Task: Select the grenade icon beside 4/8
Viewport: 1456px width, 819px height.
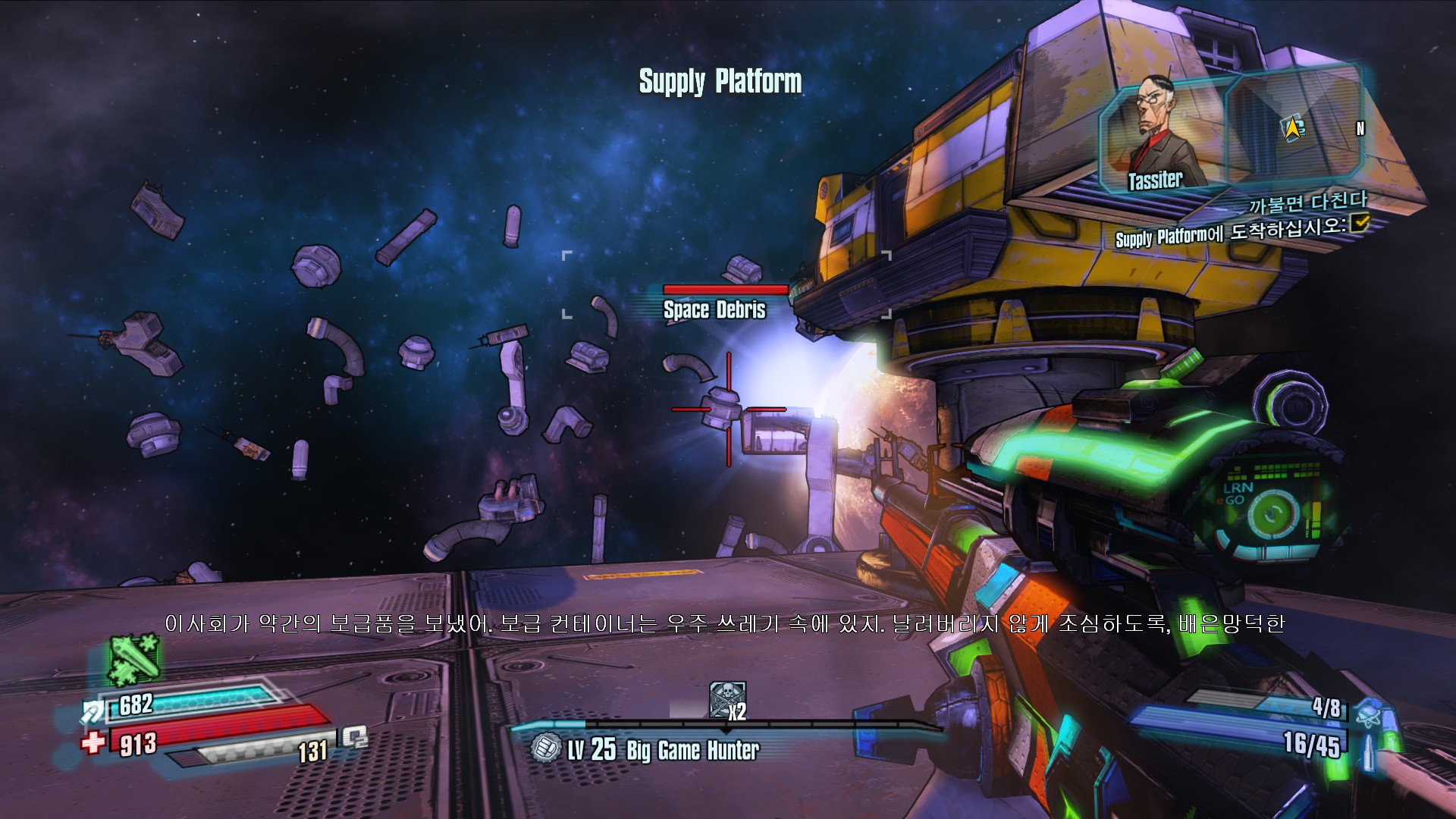Action: click(1370, 712)
